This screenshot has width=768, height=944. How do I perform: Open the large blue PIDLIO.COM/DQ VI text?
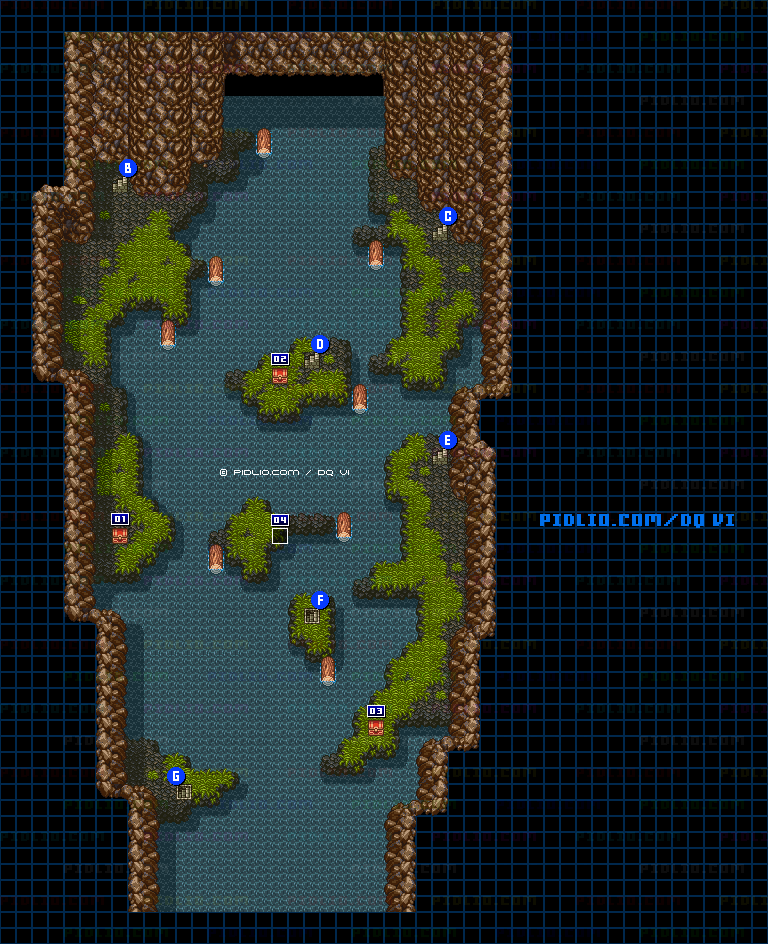(x=637, y=520)
